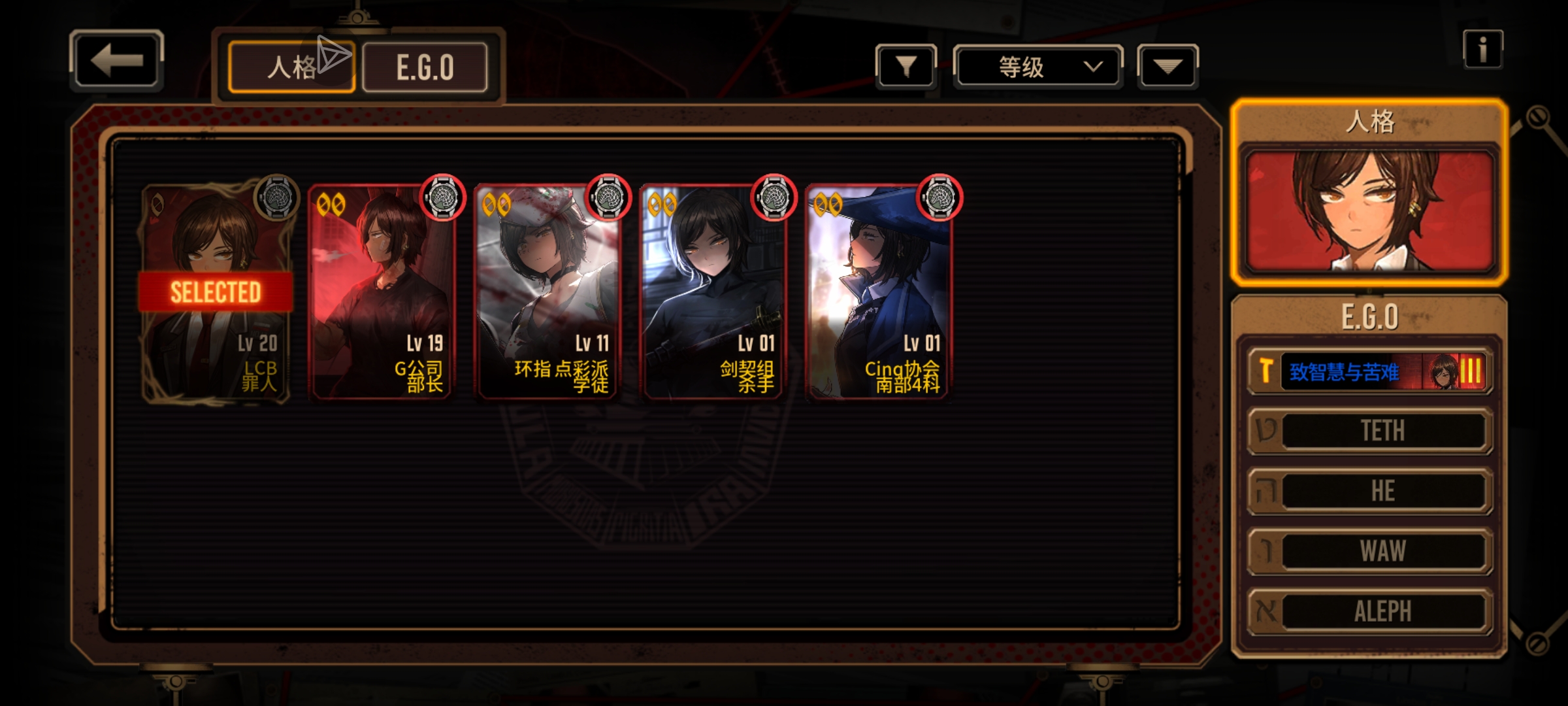Open the funnel filter options
This screenshot has height=706, width=1568.
point(906,67)
